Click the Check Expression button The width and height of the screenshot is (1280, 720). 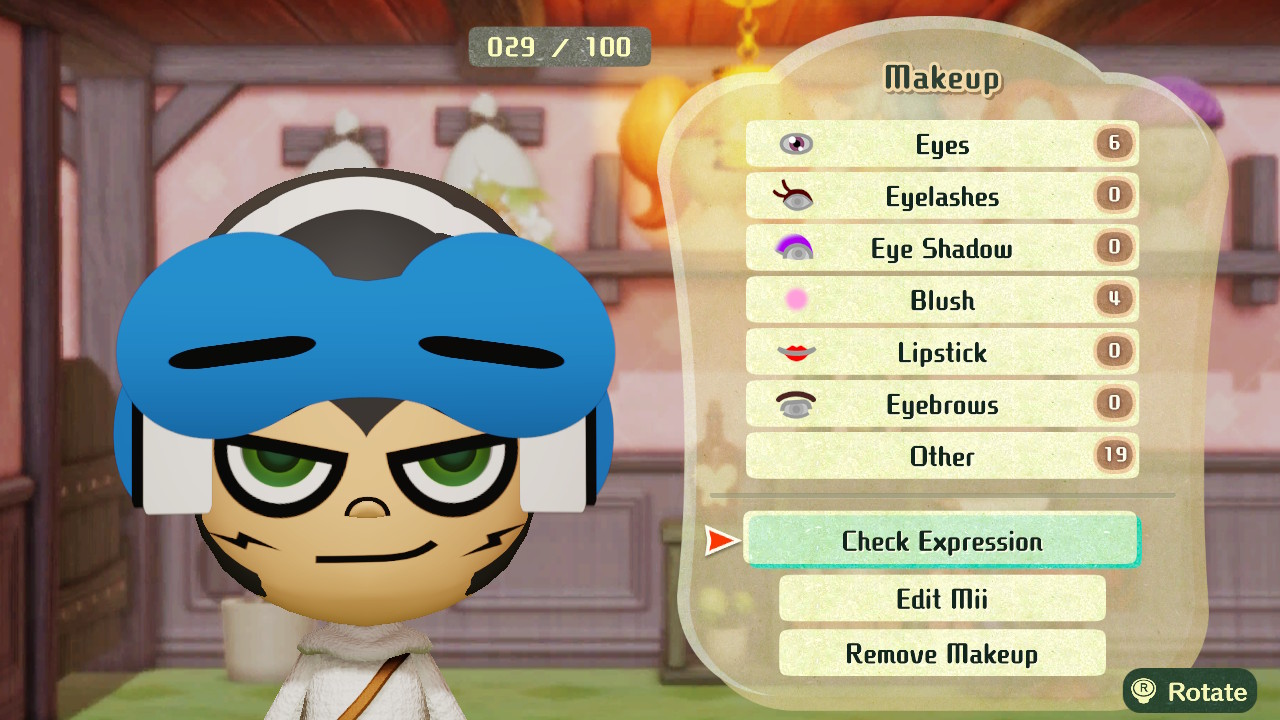941,541
